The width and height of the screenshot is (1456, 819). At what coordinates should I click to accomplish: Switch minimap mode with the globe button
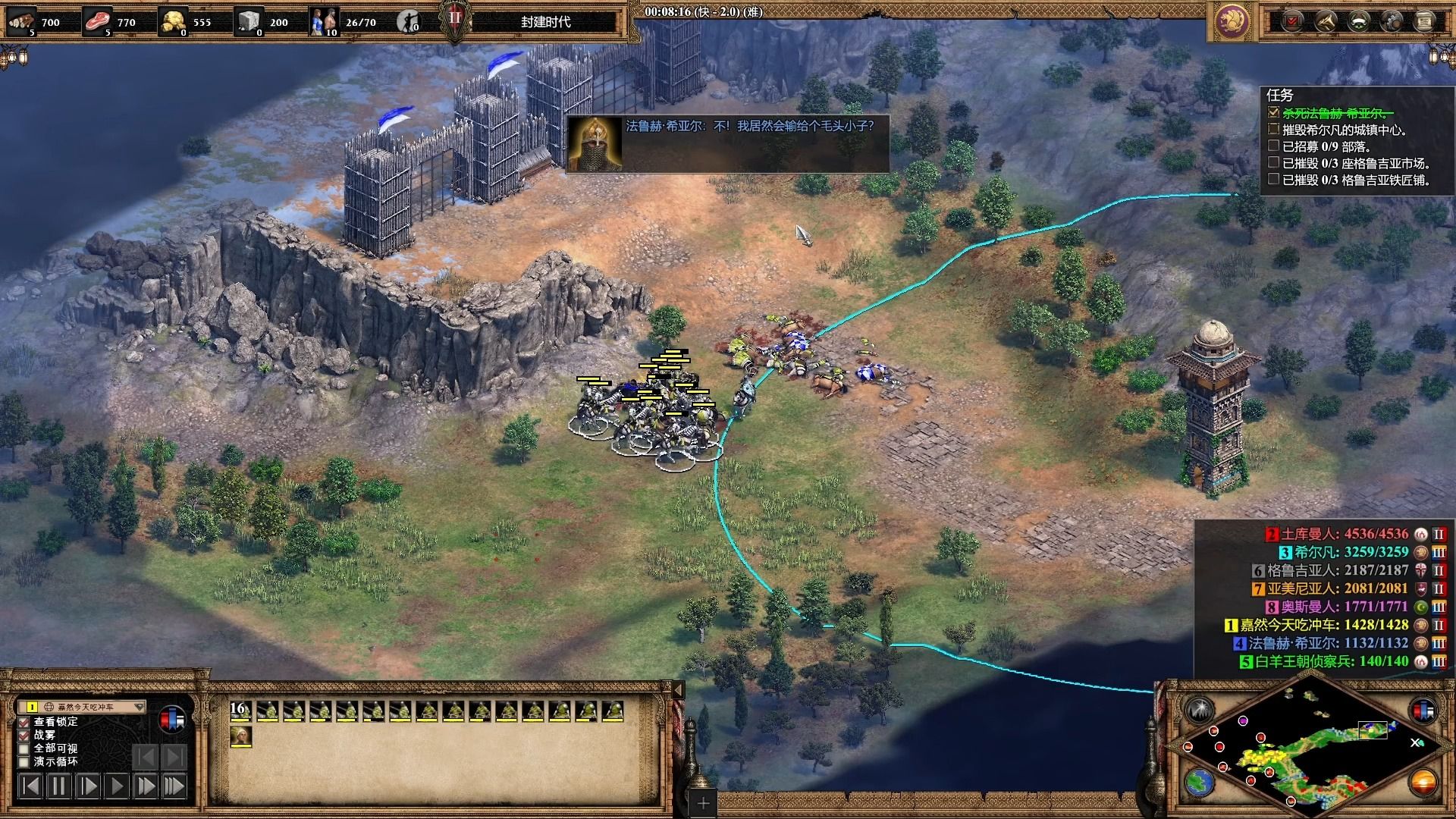tap(1200, 782)
